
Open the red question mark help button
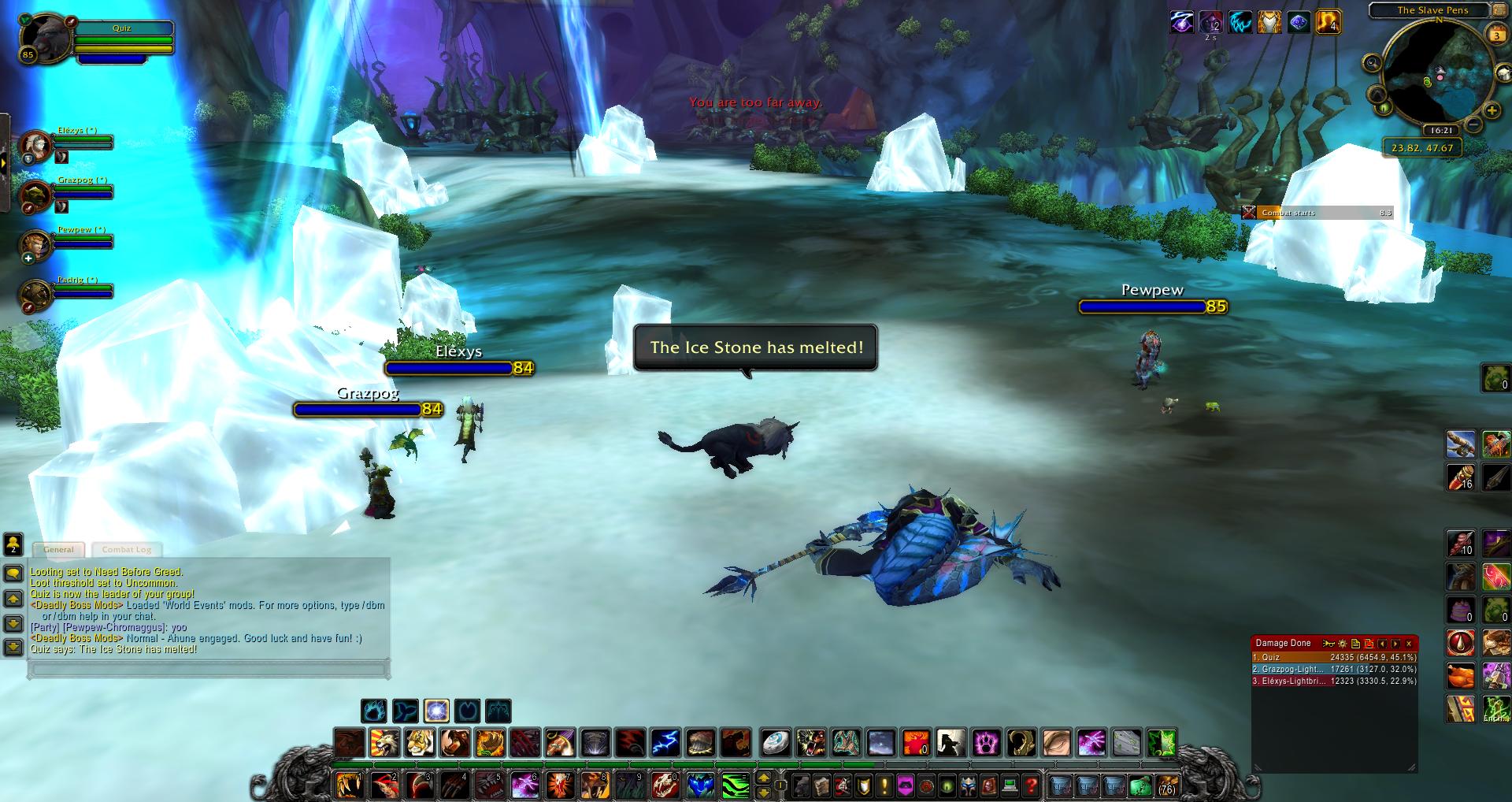pyautogui.click(x=1031, y=785)
